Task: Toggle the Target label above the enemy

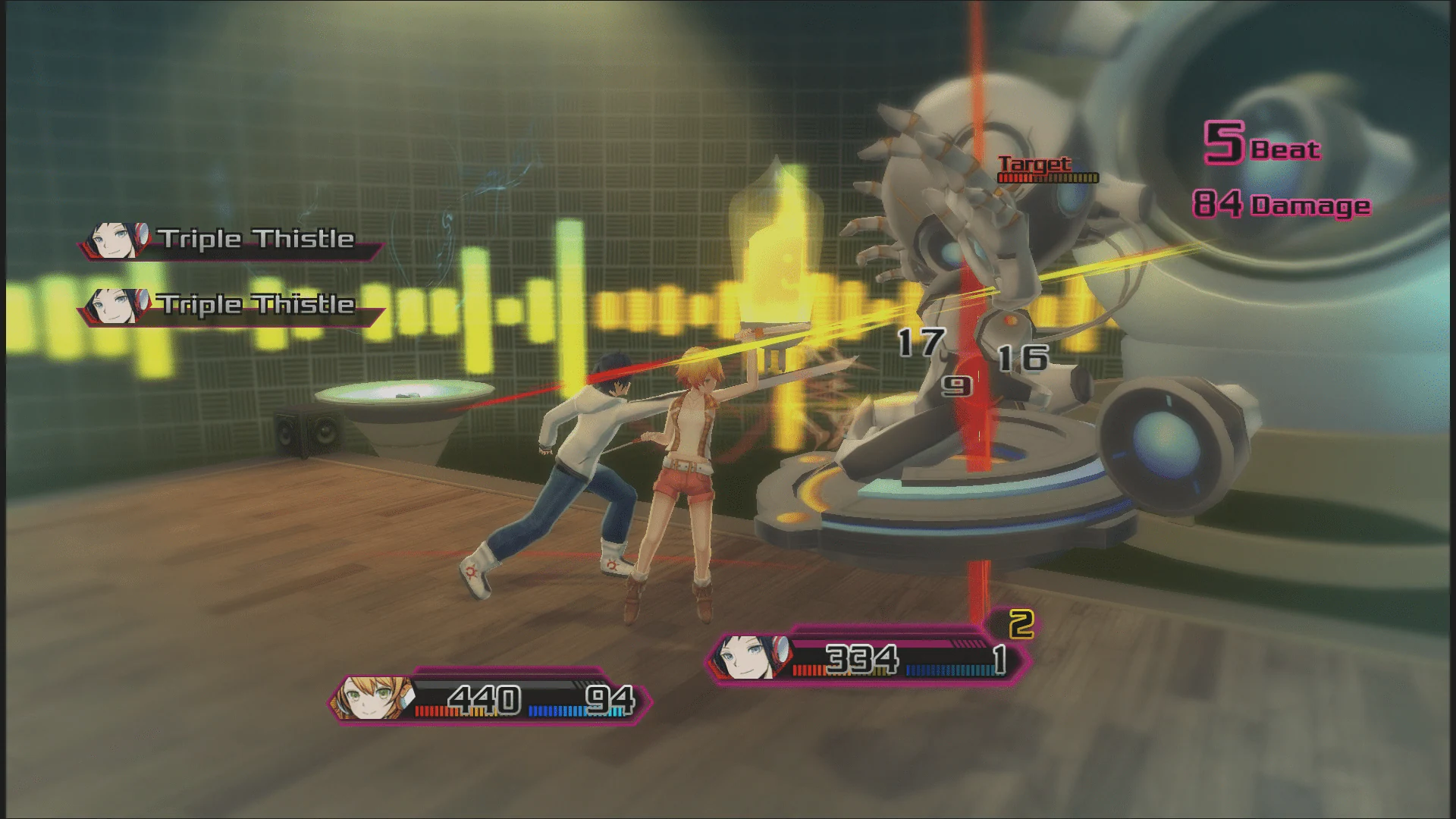Action: (x=1034, y=162)
